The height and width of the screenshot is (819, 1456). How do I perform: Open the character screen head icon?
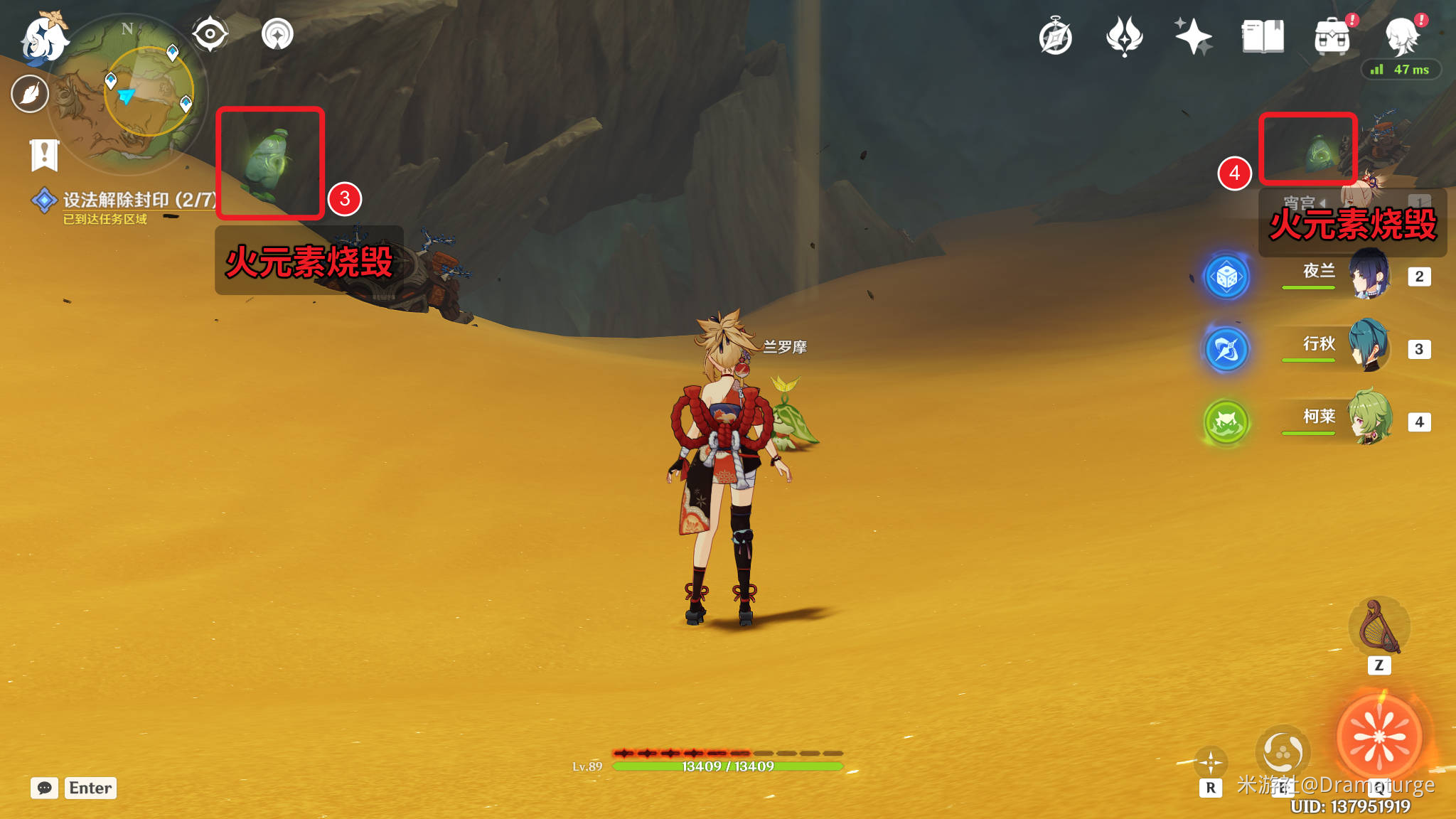(1402, 37)
